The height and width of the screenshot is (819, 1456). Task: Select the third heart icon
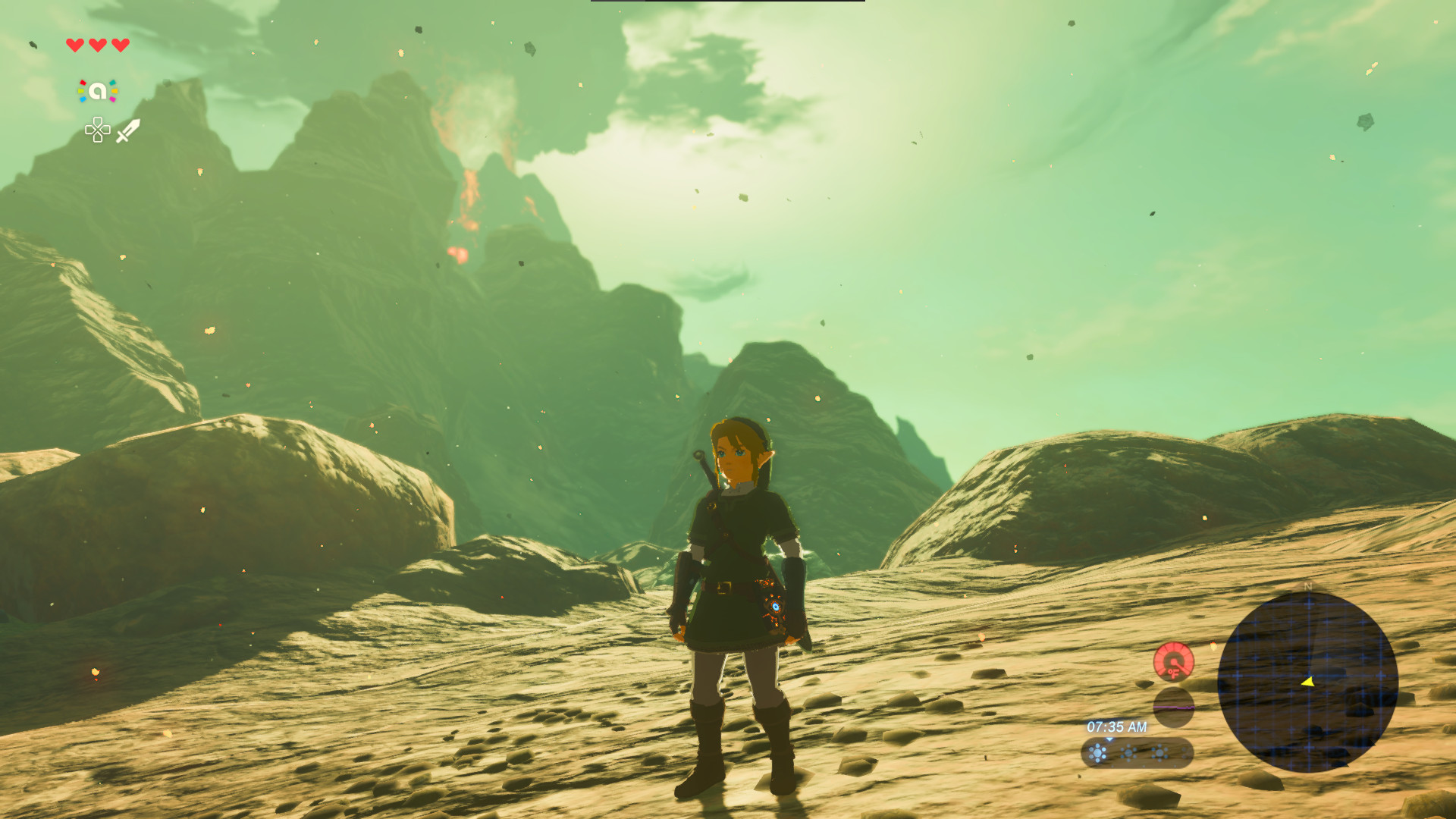coord(119,45)
